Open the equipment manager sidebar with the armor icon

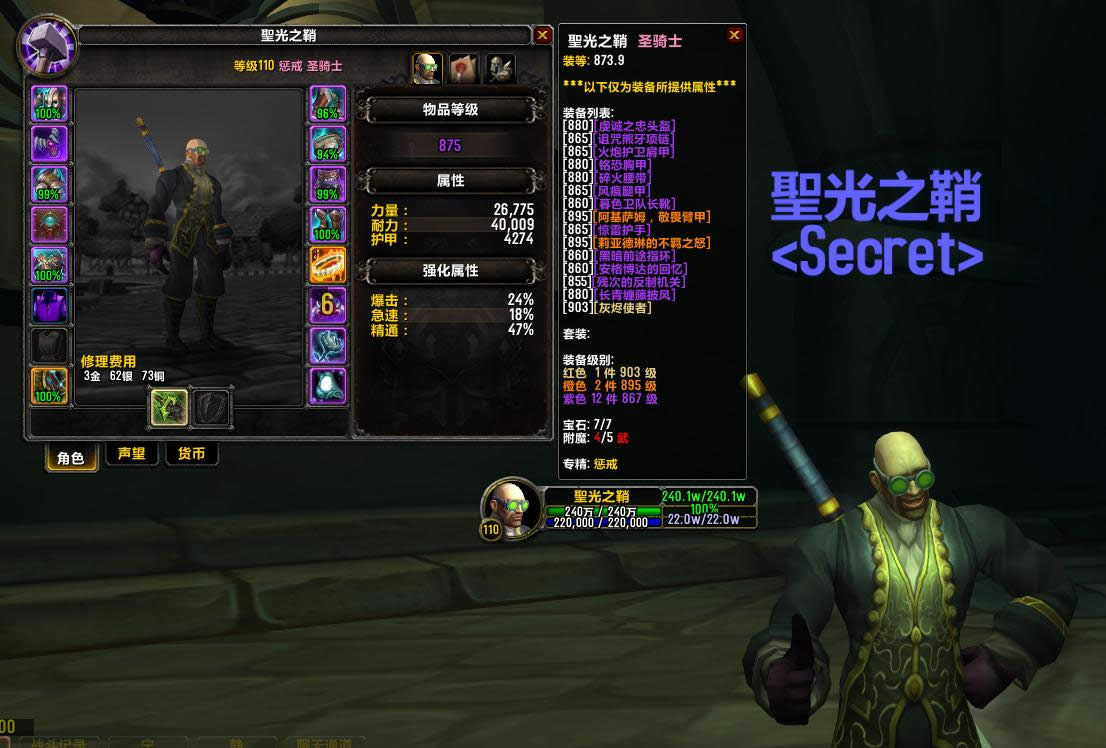(x=500, y=68)
